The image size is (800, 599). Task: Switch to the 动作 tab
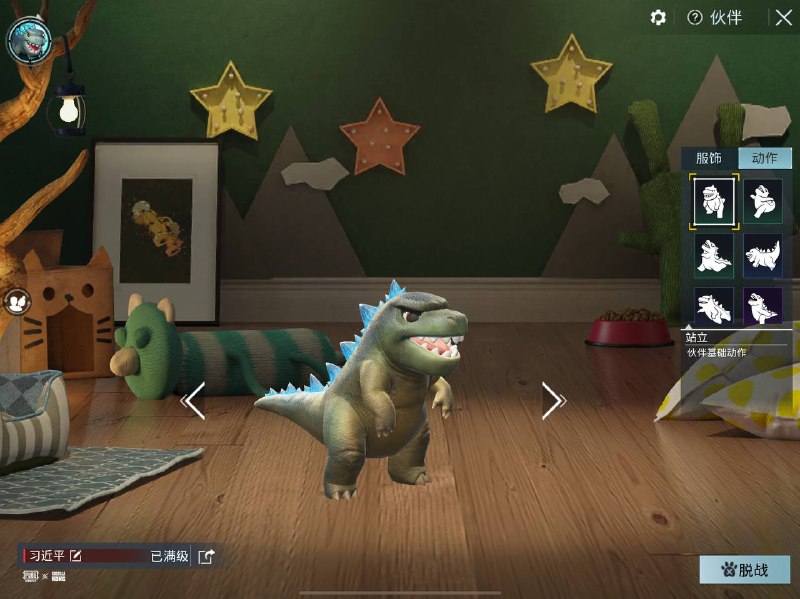[x=764, y=158]
